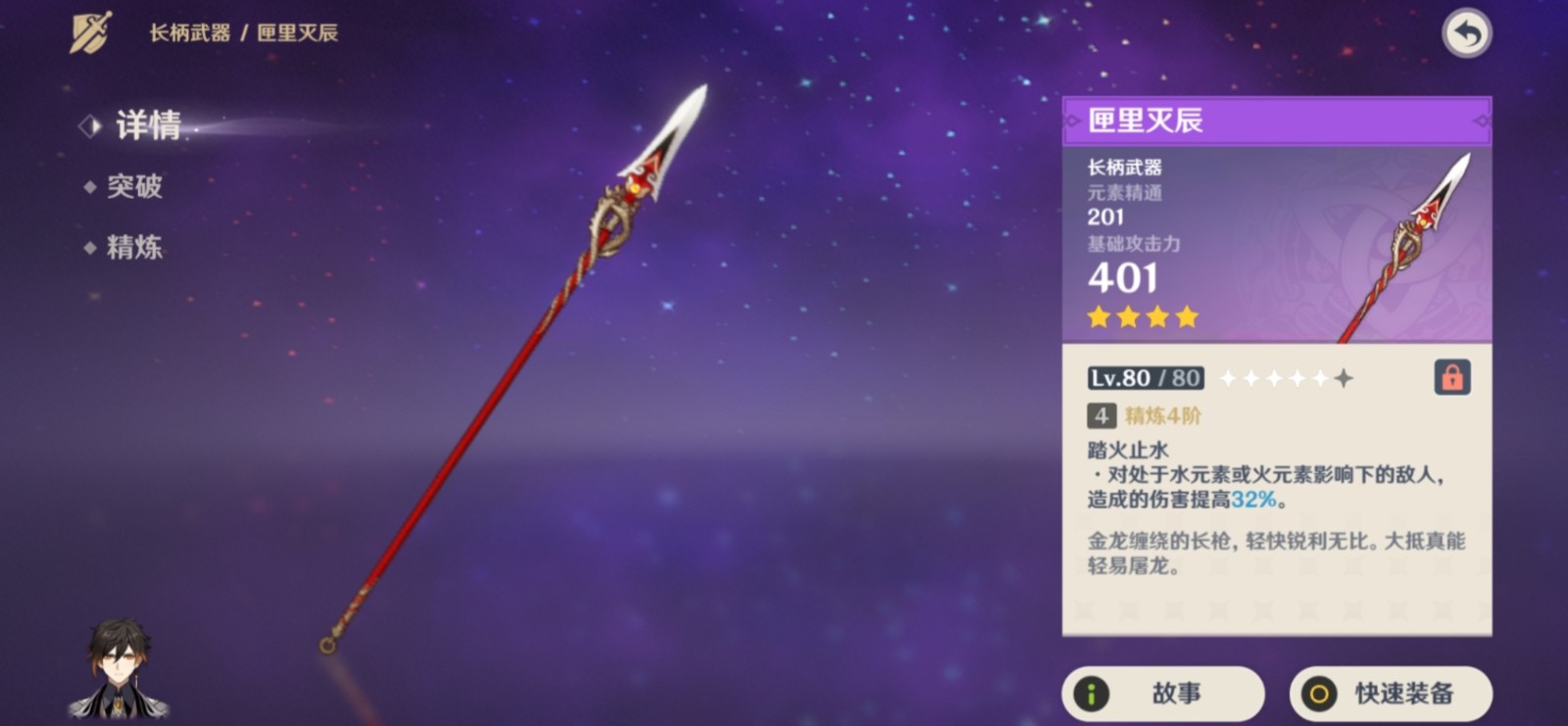Click the four-star rarity icons under 401
Screen dimensions: 1568x726
pos(1144,316)
